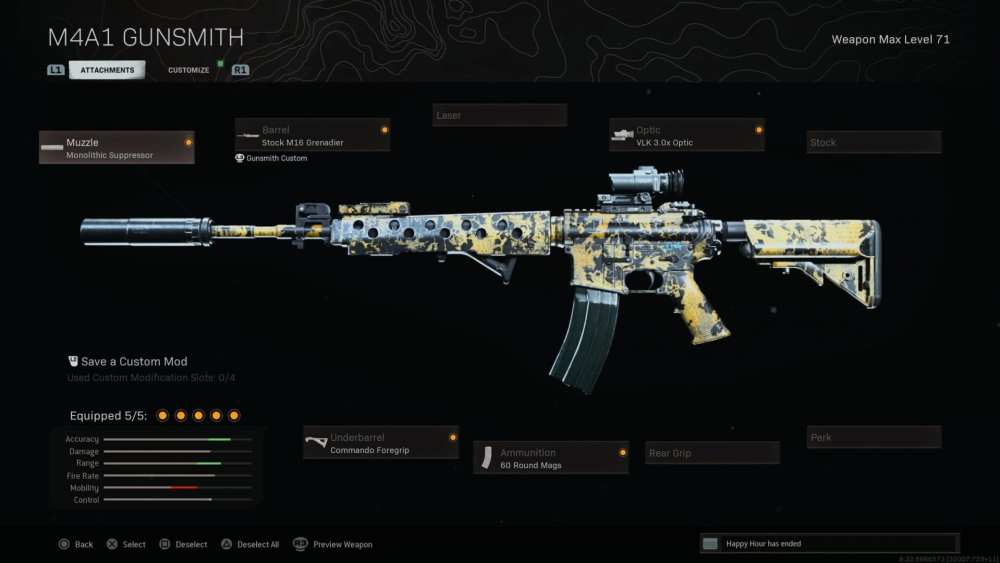Open the empty Stock attachment slot

click(874, 143)
